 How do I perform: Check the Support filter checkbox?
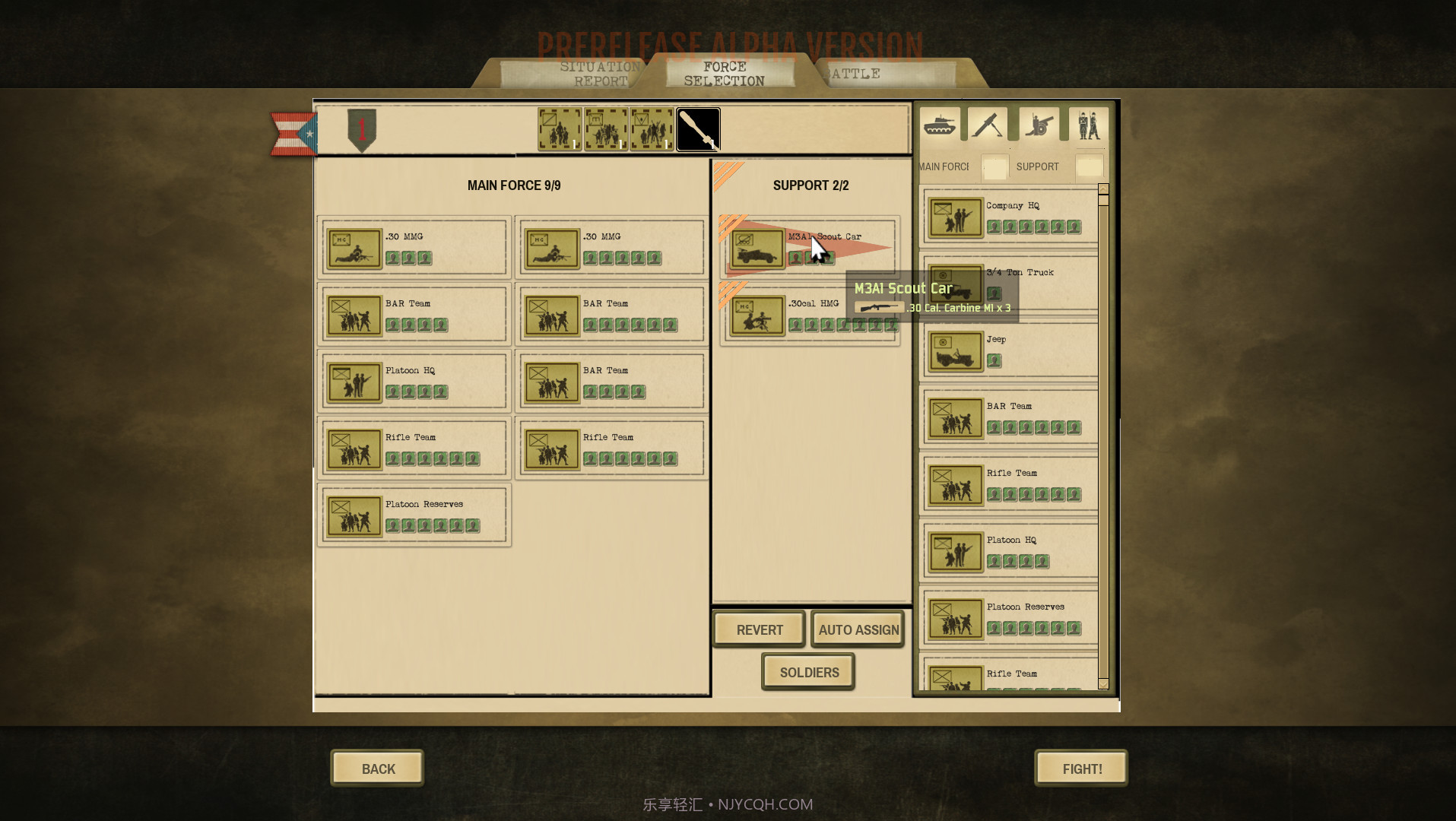[1089, 166]
